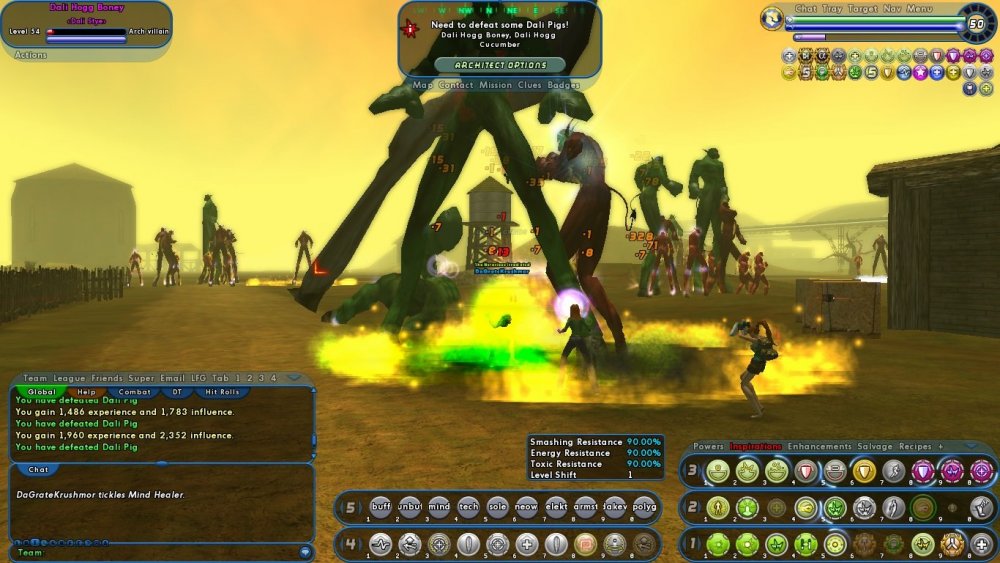Open the Map from the nav bar
Viewport: 1000px width, 563px height.
(422, 85)
